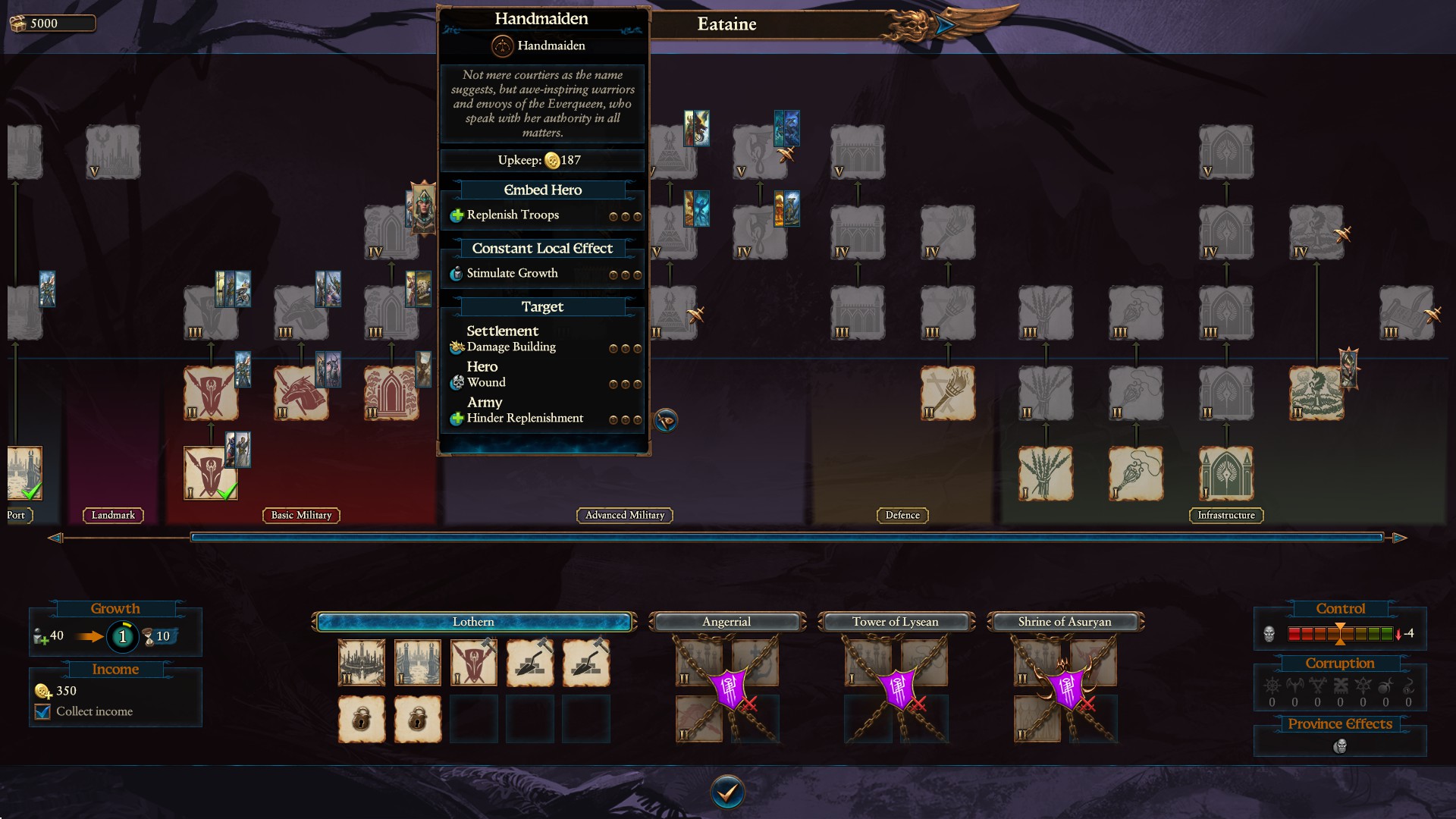The width and height of the screenshot is (1456, 819).
Task: Uncheck the Collect income checkbox
Action: click(x=42, y=711)
